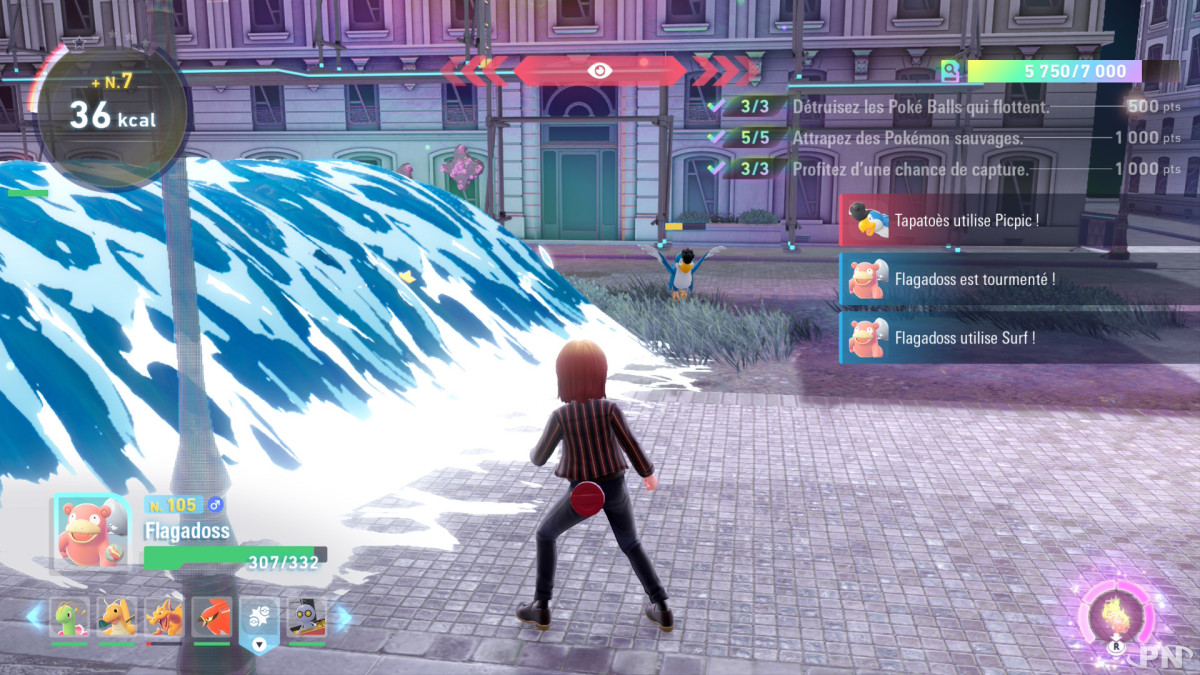Pick the red Talonflame party slot
The height and width of the screenshot is (675, 1200).
[212, 618]
